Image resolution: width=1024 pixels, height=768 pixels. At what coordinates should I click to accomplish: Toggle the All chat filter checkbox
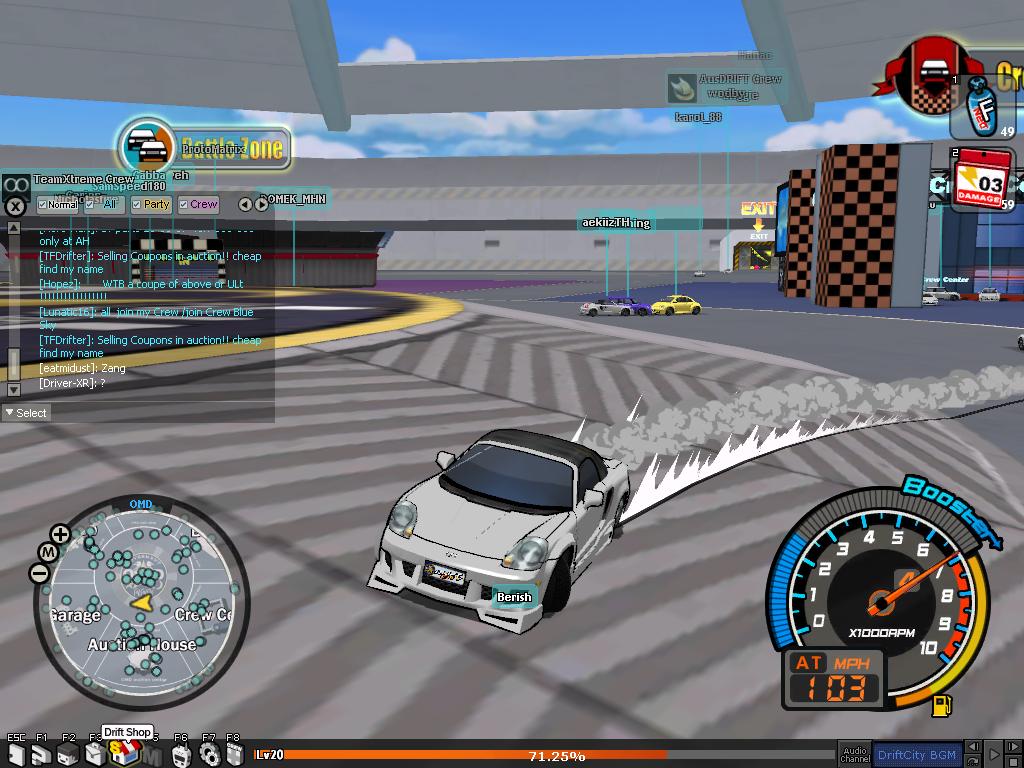pos(90,205)
